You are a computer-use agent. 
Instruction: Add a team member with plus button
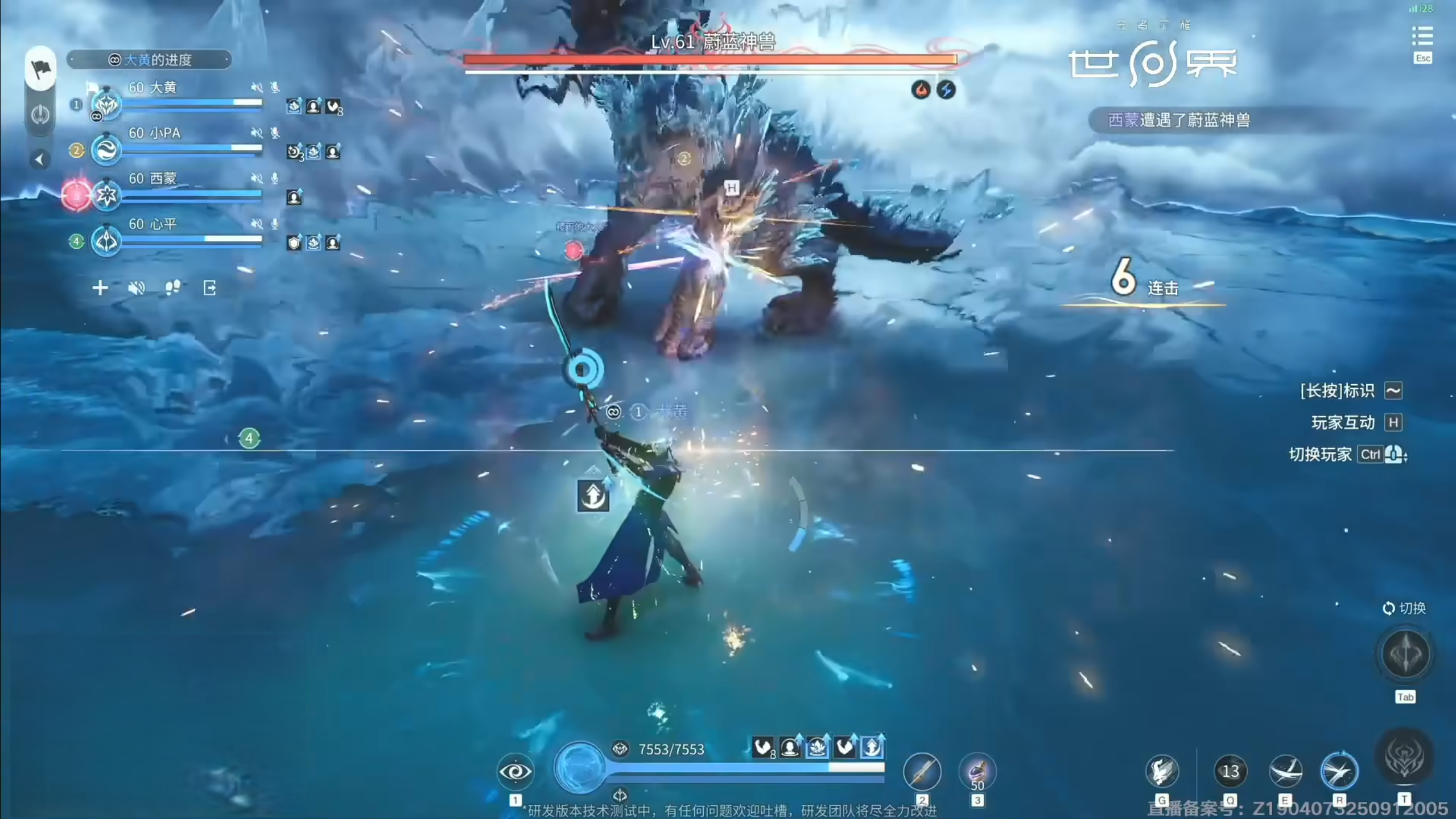pyautogui.click(x=100, y=288)
